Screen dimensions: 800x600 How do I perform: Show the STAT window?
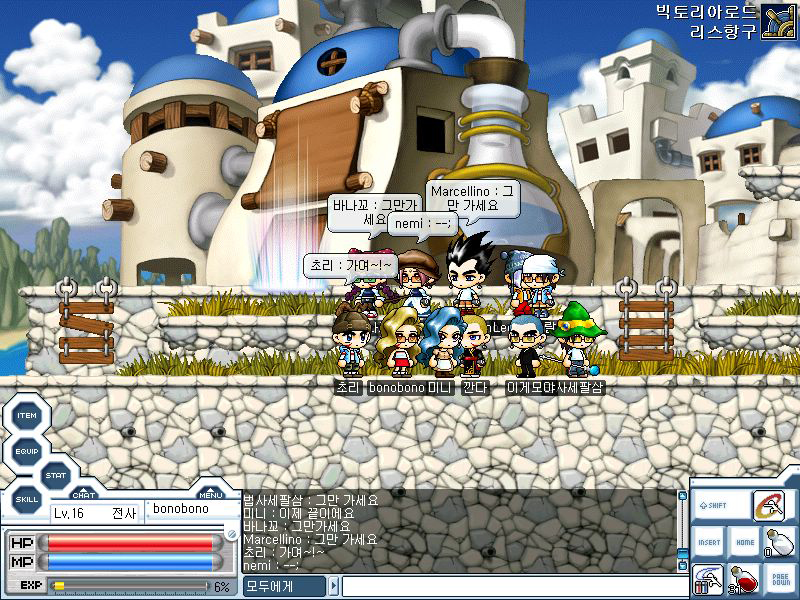[x=55, y=476]
